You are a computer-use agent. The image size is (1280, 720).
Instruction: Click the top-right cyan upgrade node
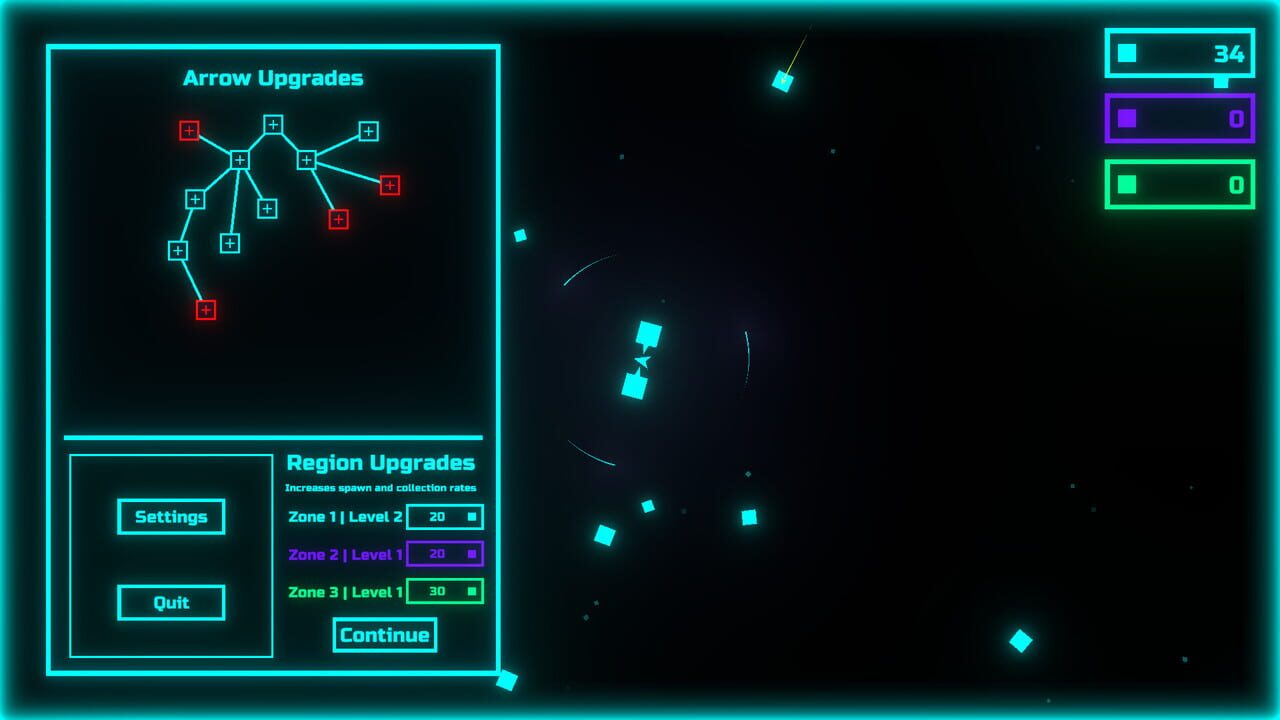369,130
